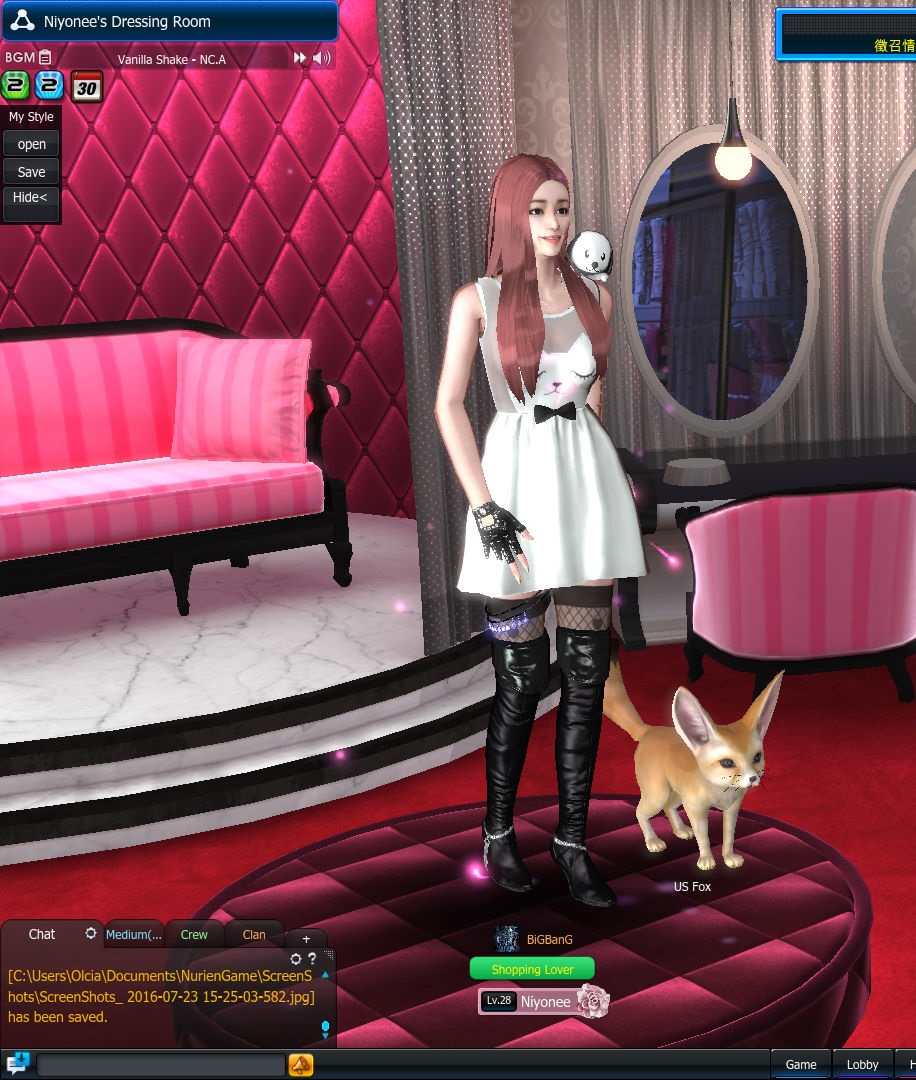Click the green number 2 badge
The height and width of the screenshot is (1080, 916).
tap(16, 86)
